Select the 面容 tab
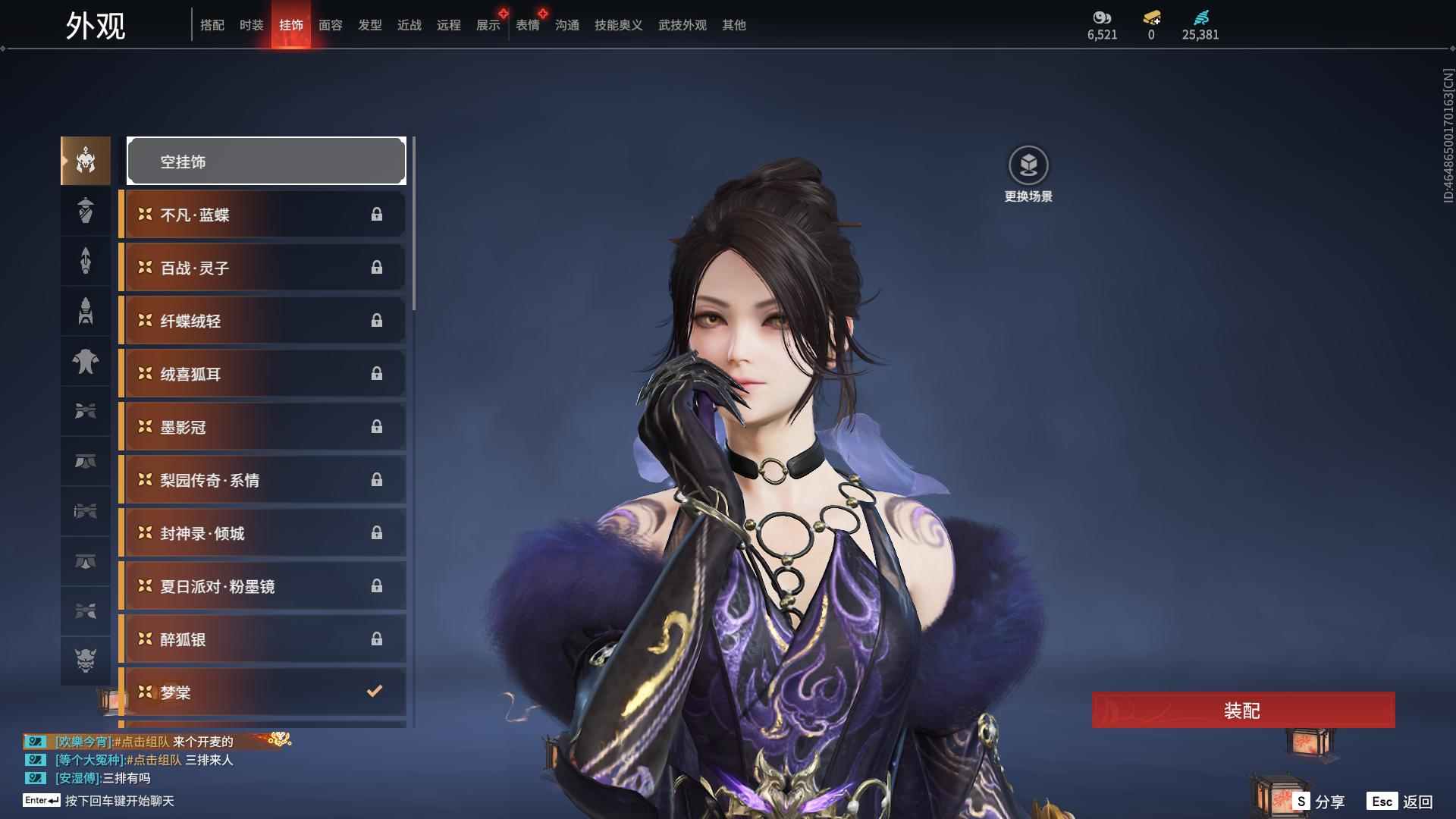This screenshot has height=819, width=1456. pos(330,25)
